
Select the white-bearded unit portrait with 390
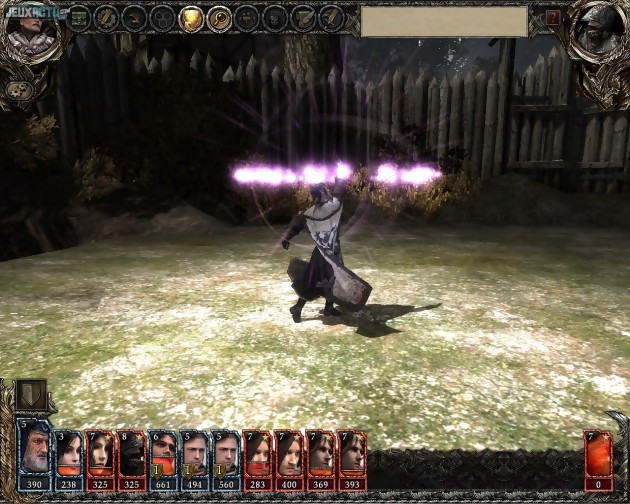coord(34,455)
